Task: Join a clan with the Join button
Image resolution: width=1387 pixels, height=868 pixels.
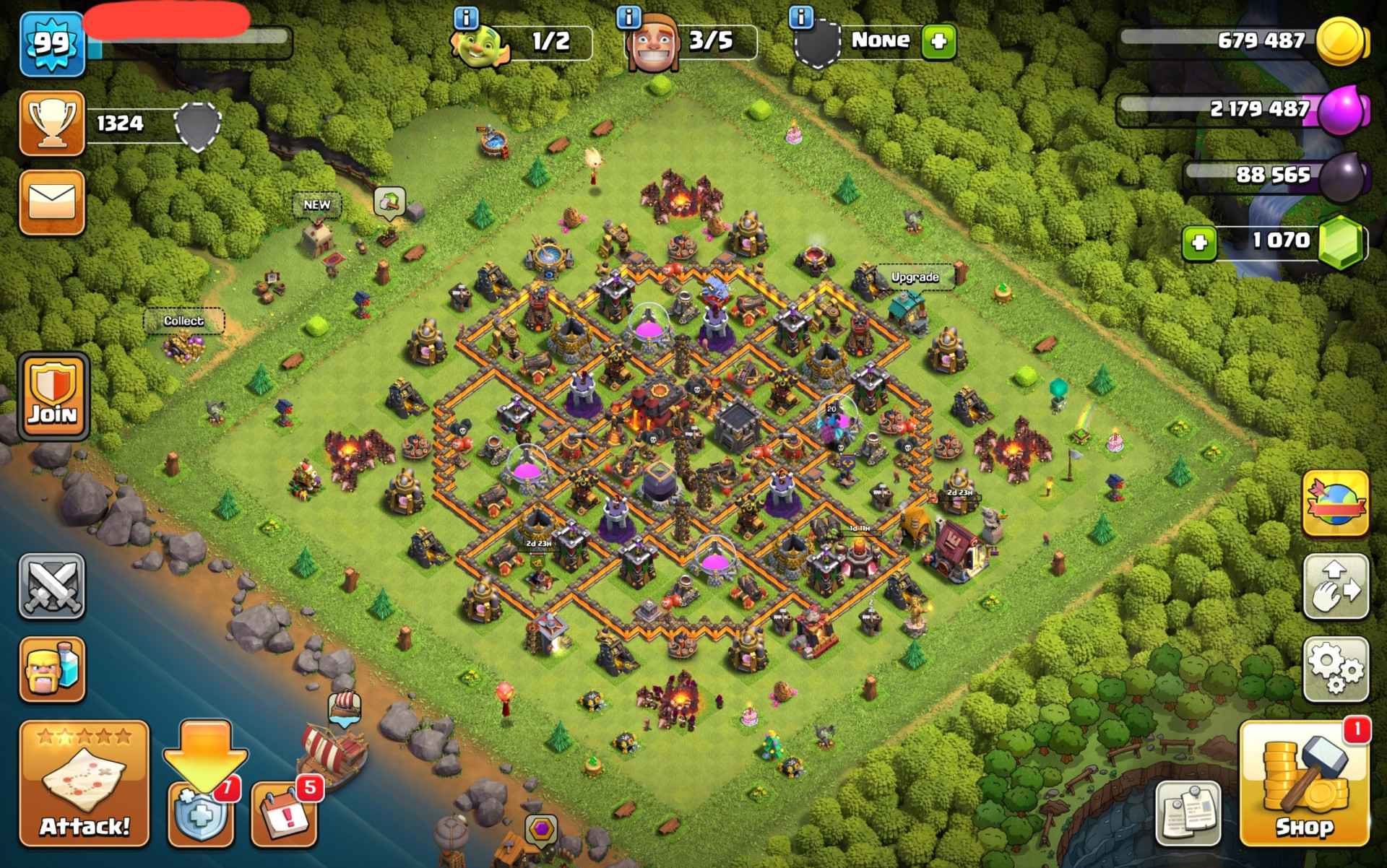Action: (53, 396)
